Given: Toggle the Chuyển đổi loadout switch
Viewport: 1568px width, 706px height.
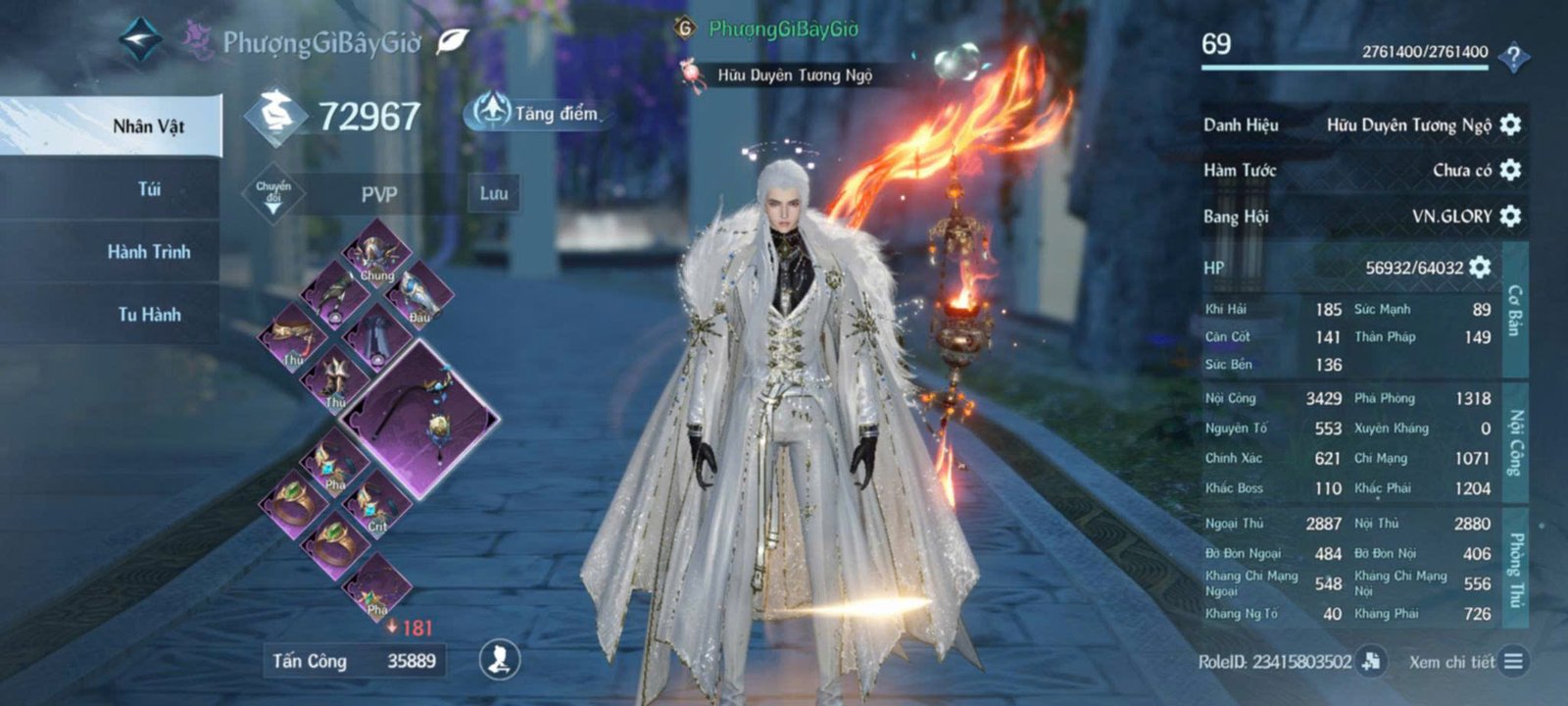Looking at the screenshot, I should (272, 194).
